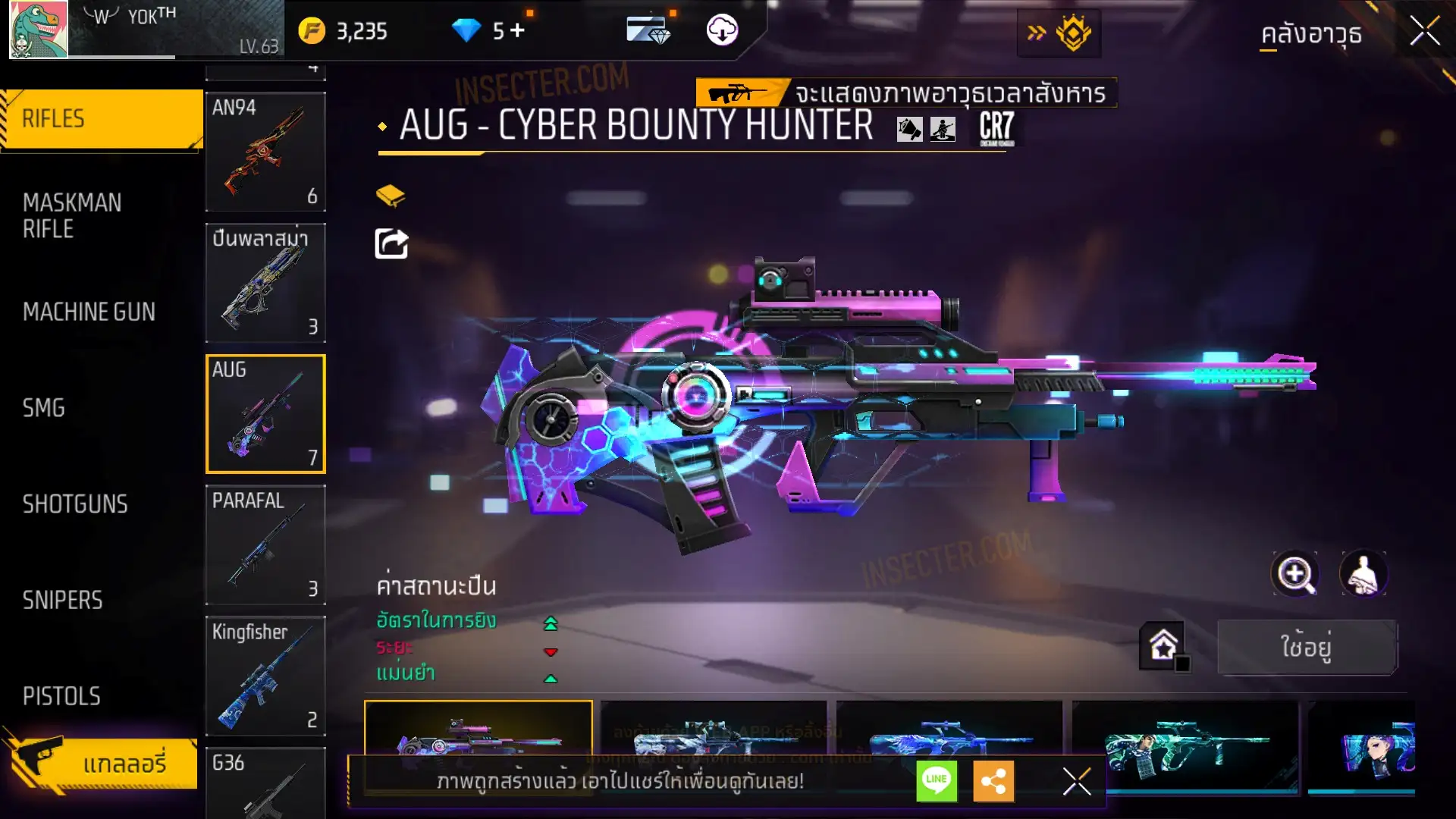Screen dimensions: 1456x819
Task: Share the image via LINE
Action: [x=937, y=780]
